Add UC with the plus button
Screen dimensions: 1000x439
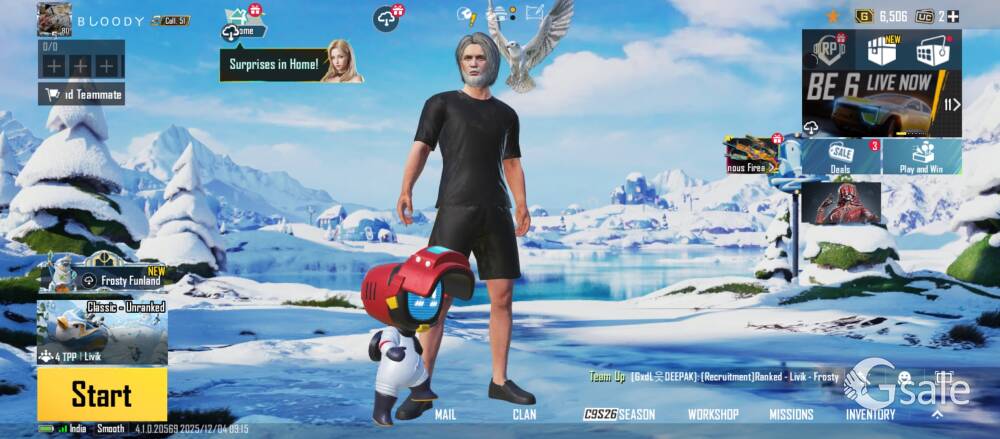coord(953,16)
